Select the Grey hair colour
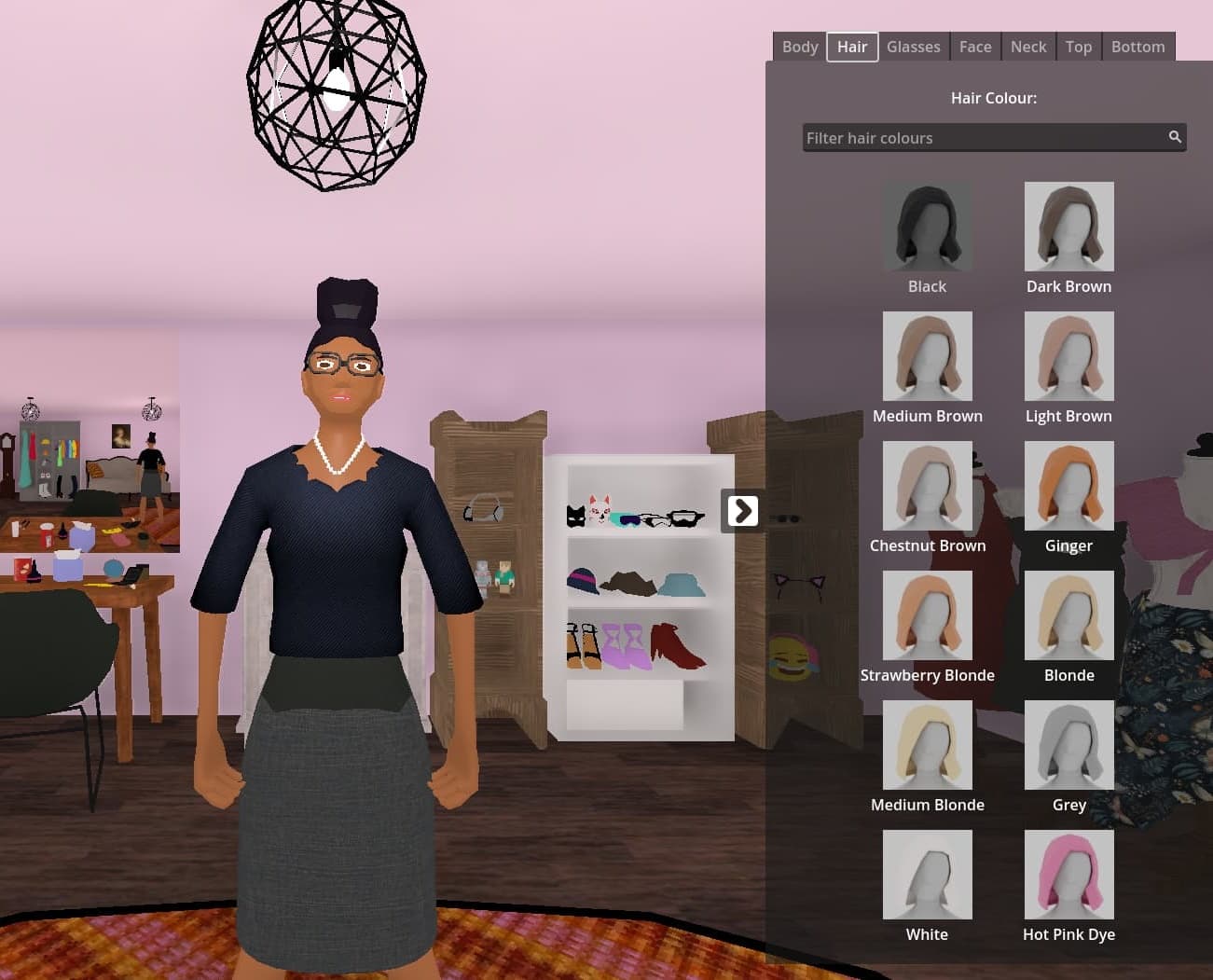Viewport: 1213px width, 980px height. coord(1068,744)
